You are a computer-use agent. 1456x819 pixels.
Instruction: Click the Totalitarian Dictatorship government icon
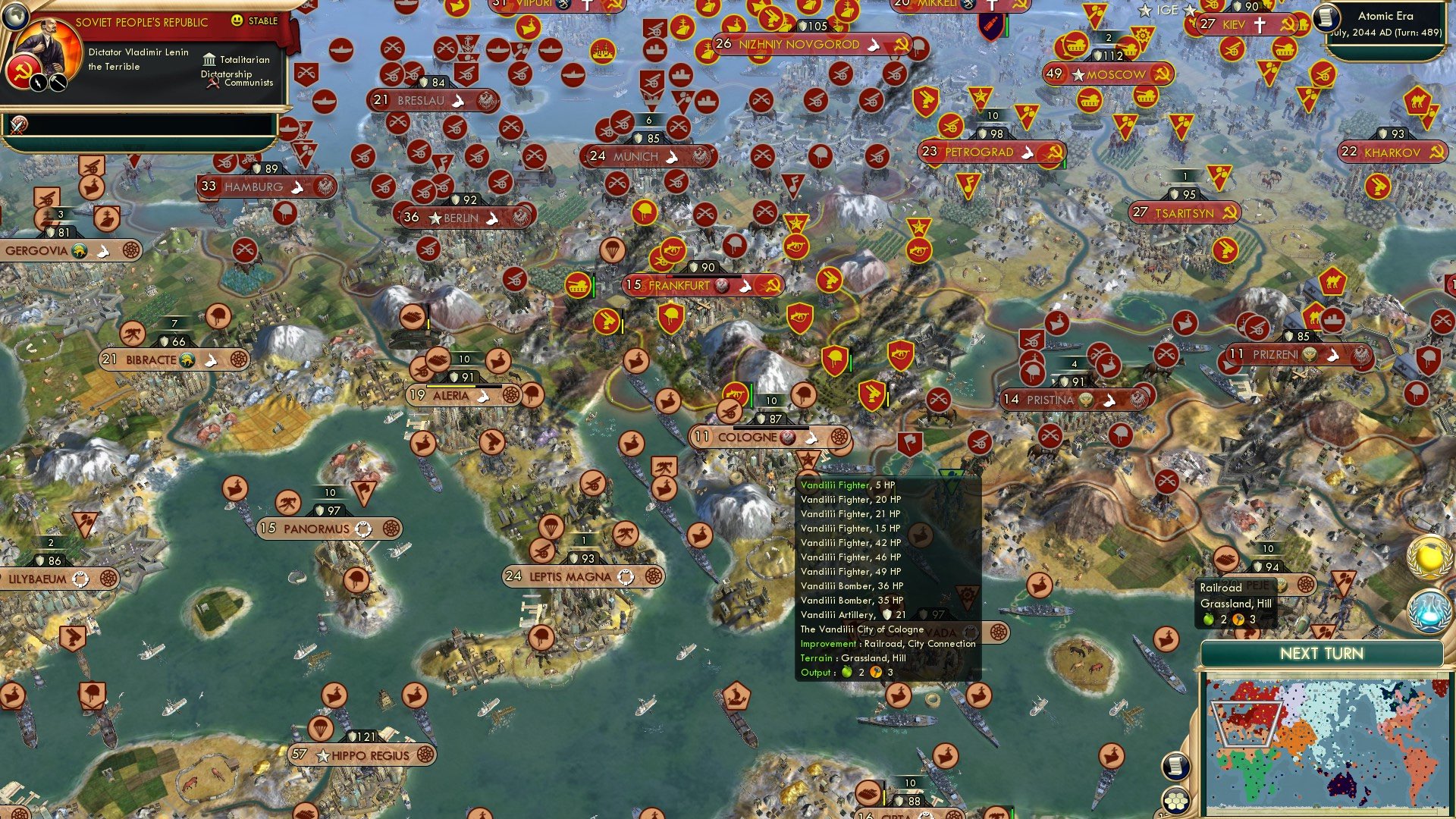[209, 59]
